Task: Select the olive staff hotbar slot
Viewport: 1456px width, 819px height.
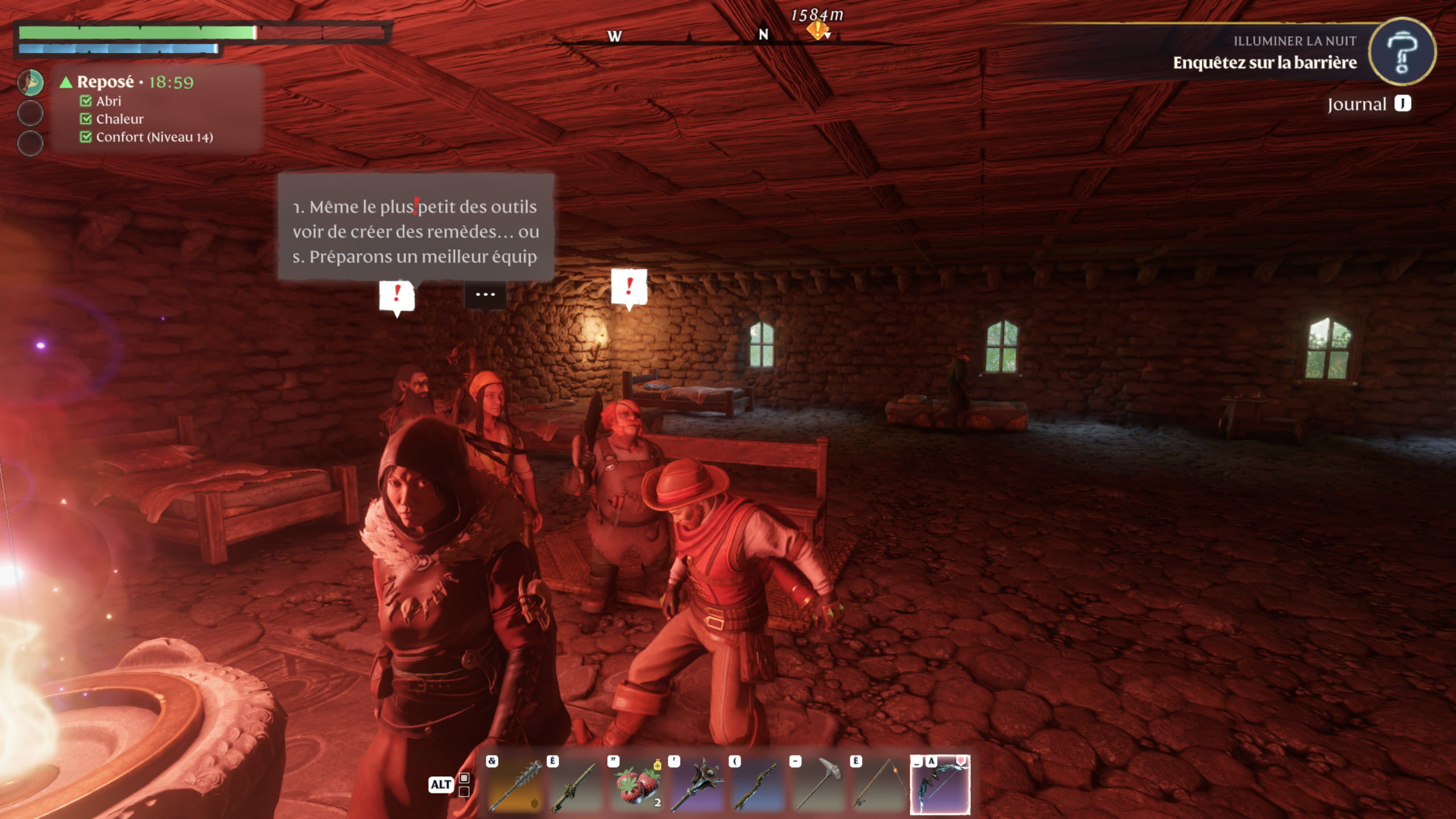Action: (x=576, y=785)
